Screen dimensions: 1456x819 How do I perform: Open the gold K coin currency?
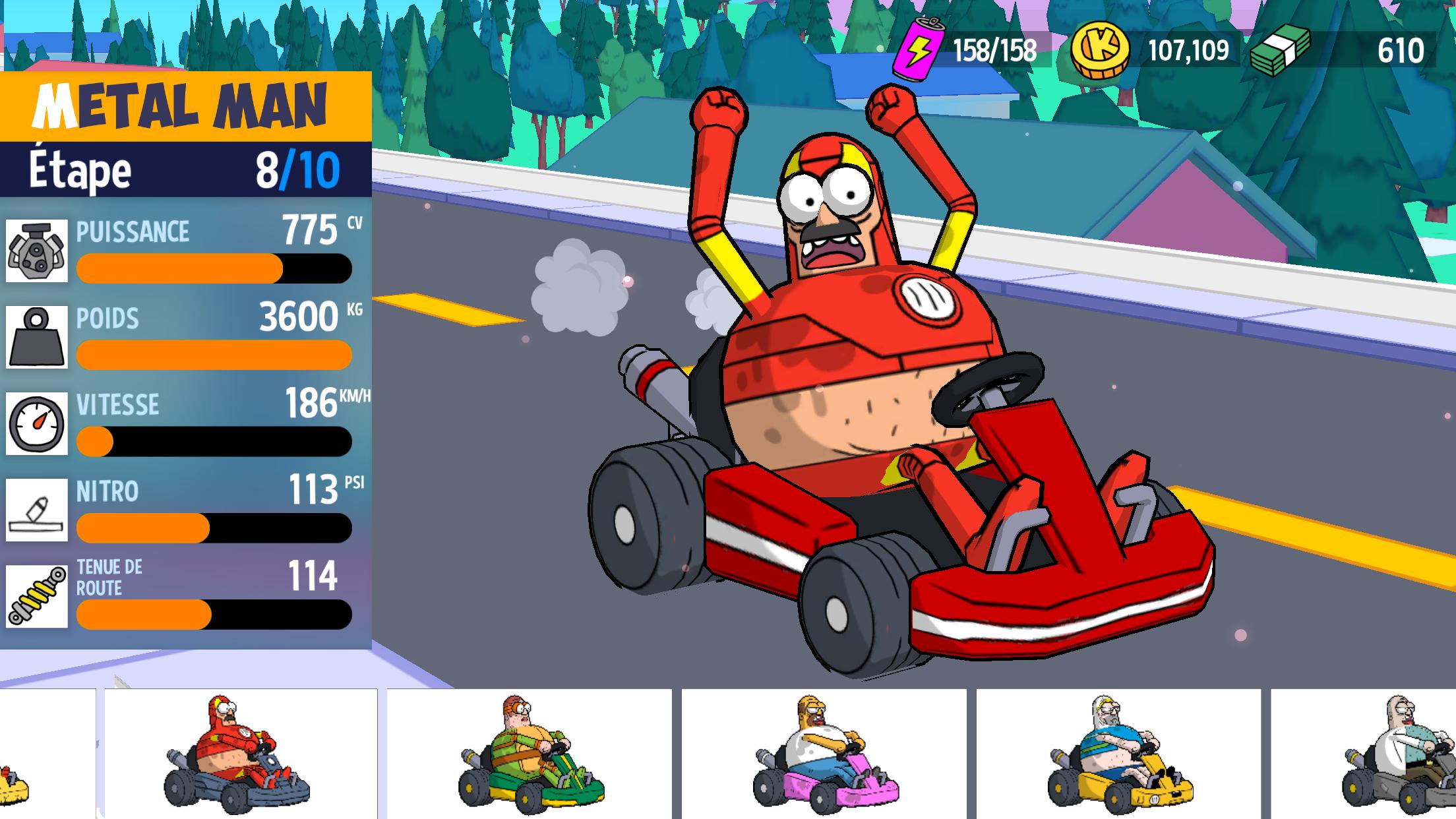coord(1100,51)
